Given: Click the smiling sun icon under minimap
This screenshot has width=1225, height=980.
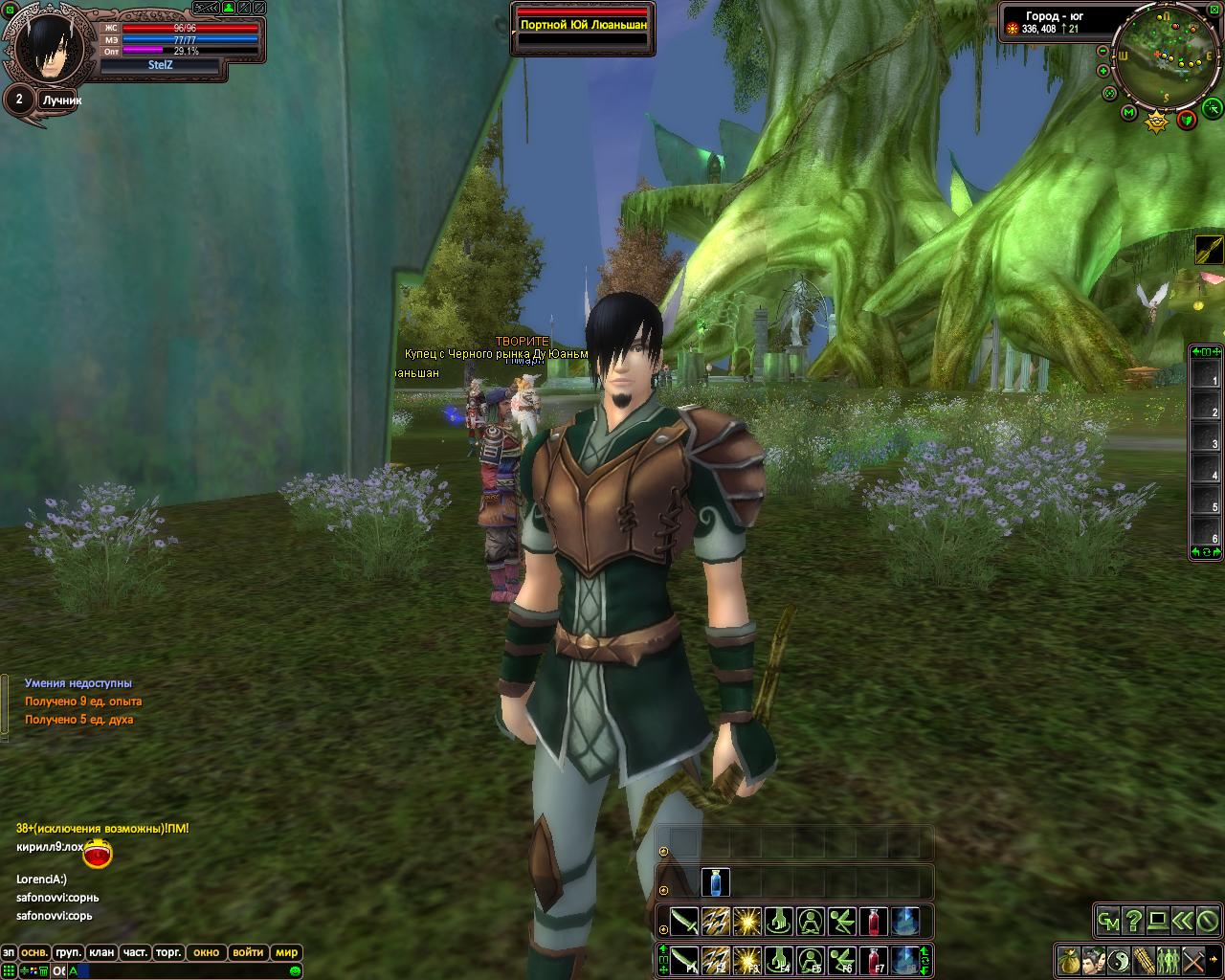Looking at the screenshot, I should (x=1157, y=120).
